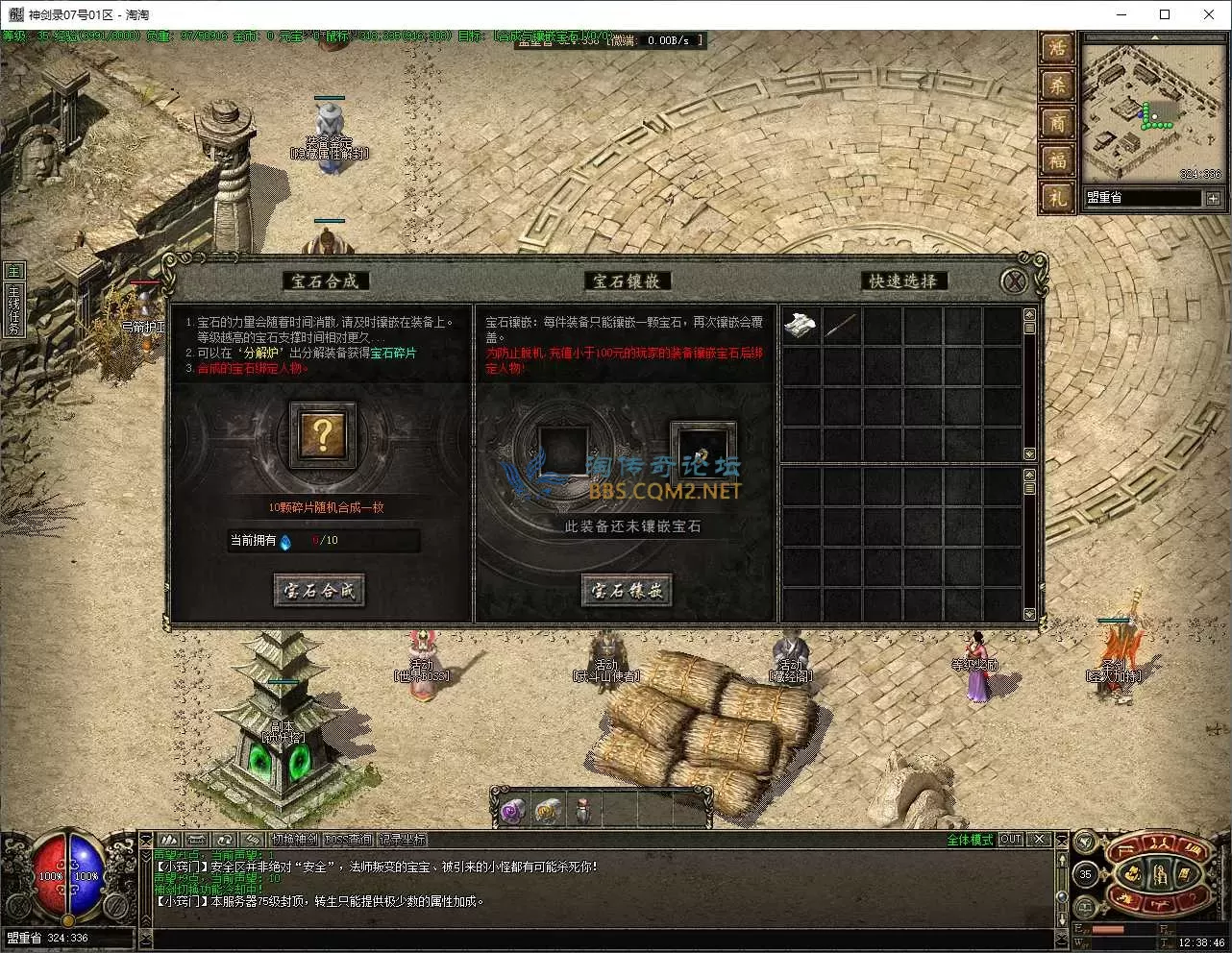Pick the spear weapon in quick select

click(x=841, y=326)
